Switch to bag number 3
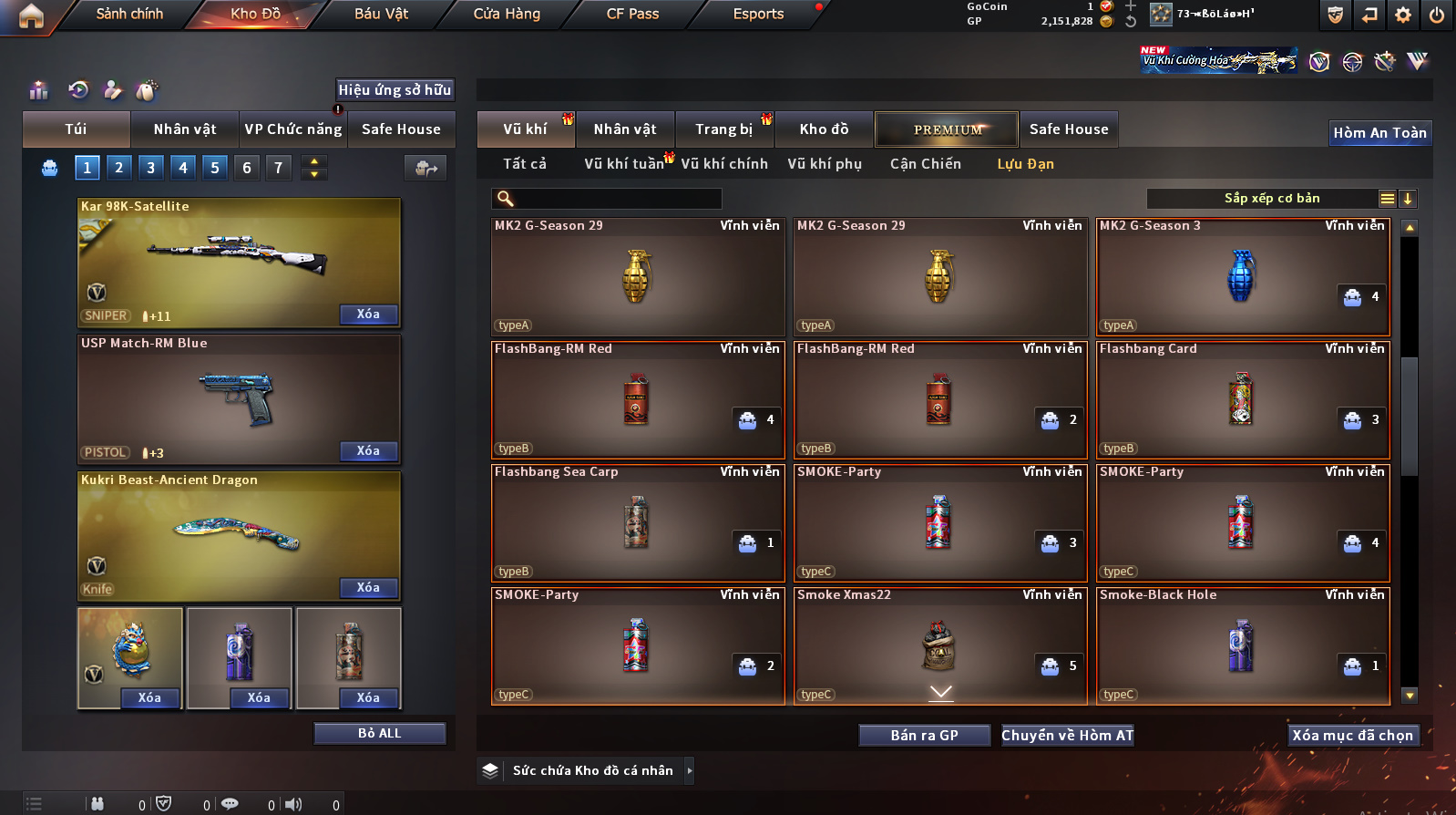The width and height of the screenshot is (1456, 815). 151,168
